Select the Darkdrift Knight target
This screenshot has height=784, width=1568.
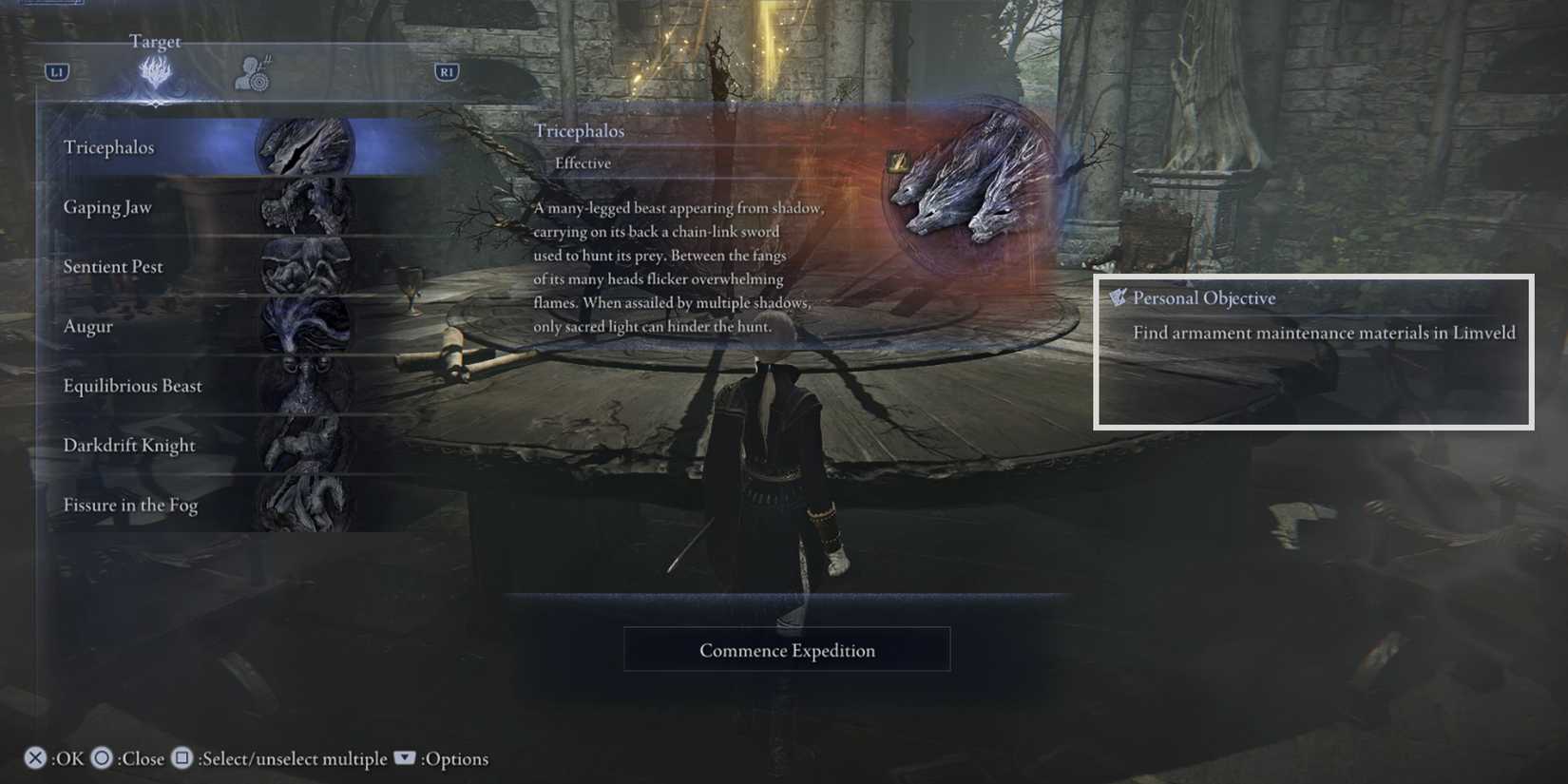click(129, 446)
